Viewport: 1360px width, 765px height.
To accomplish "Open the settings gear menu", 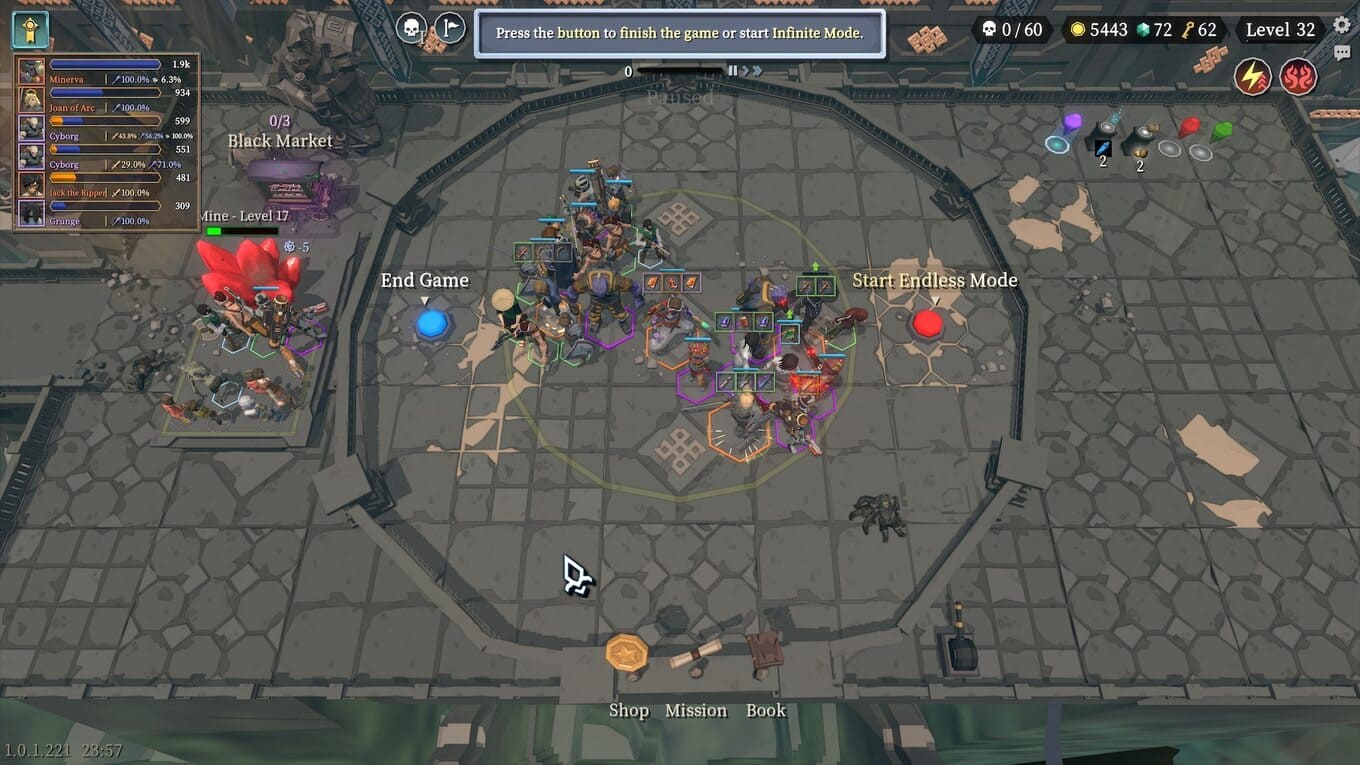I will 1342,26.
